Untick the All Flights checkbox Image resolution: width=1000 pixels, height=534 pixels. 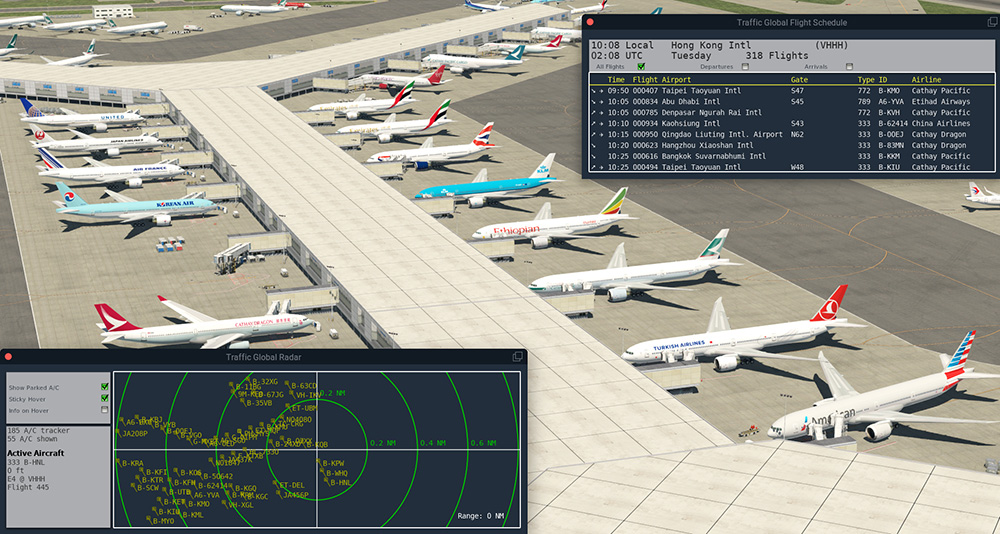[x=641, y=66]
